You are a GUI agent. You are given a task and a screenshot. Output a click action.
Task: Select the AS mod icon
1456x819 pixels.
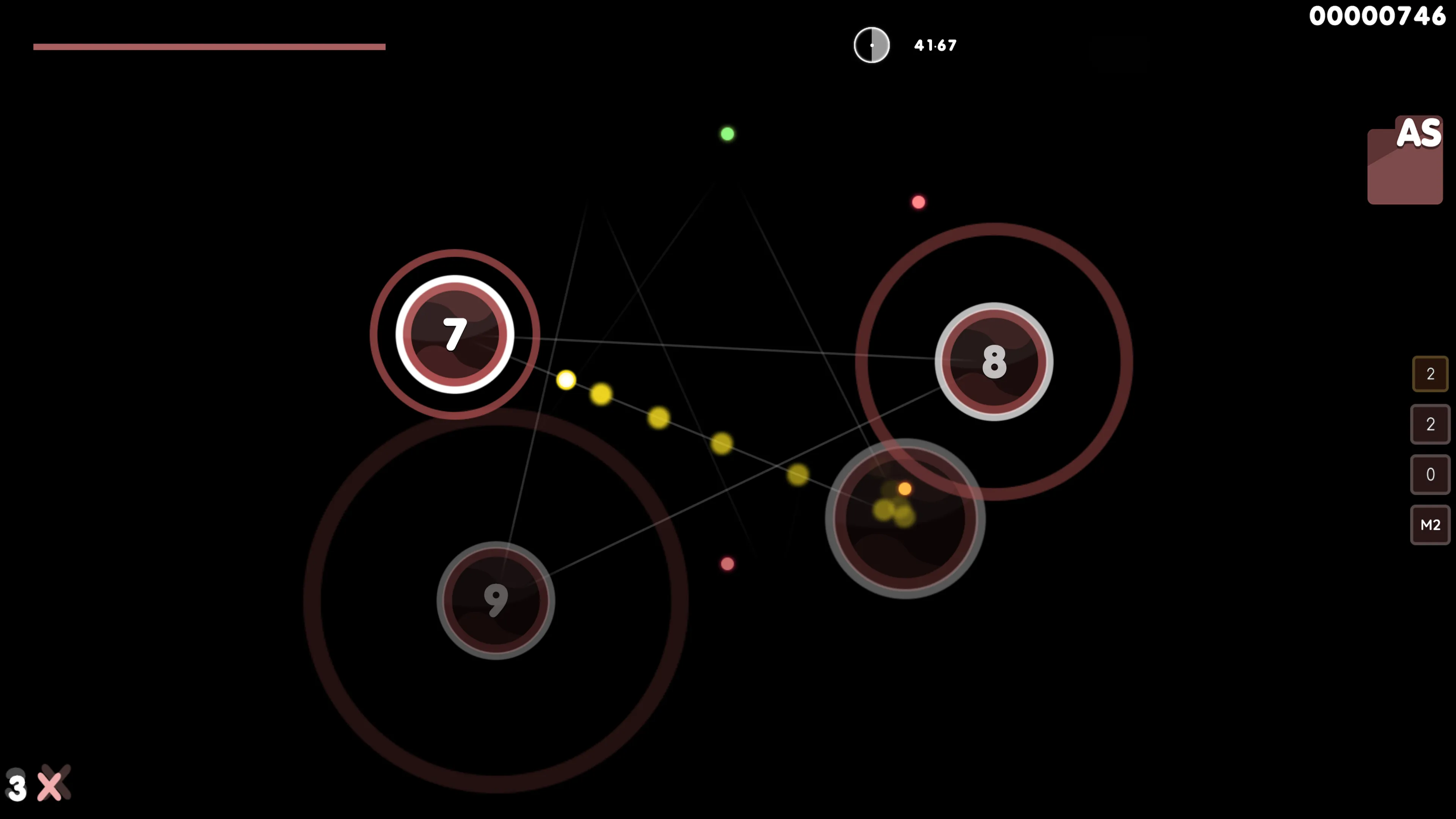coord(1405,161)
